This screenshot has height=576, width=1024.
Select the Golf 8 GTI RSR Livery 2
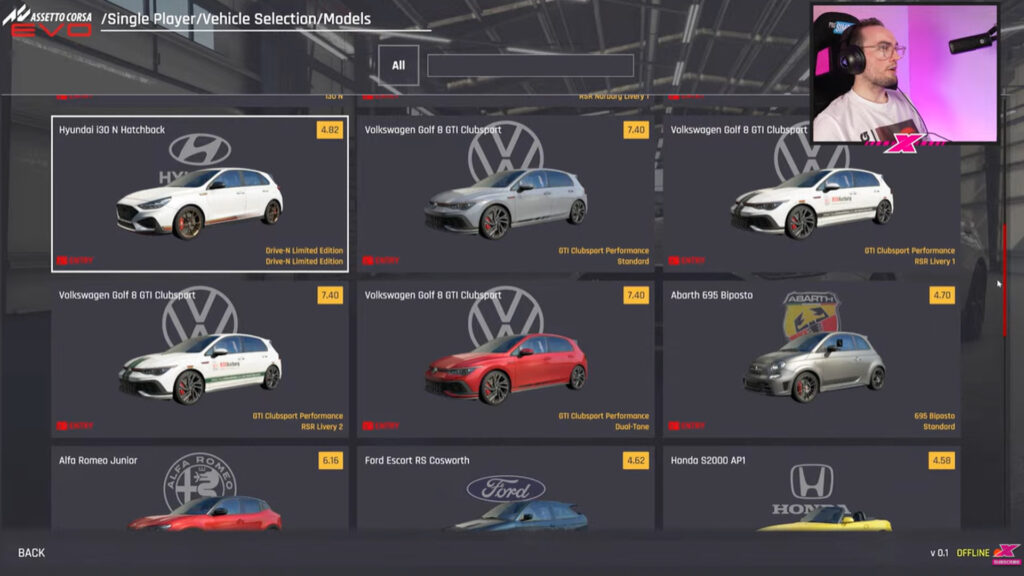pyautogui.click(x=199, y=358)
